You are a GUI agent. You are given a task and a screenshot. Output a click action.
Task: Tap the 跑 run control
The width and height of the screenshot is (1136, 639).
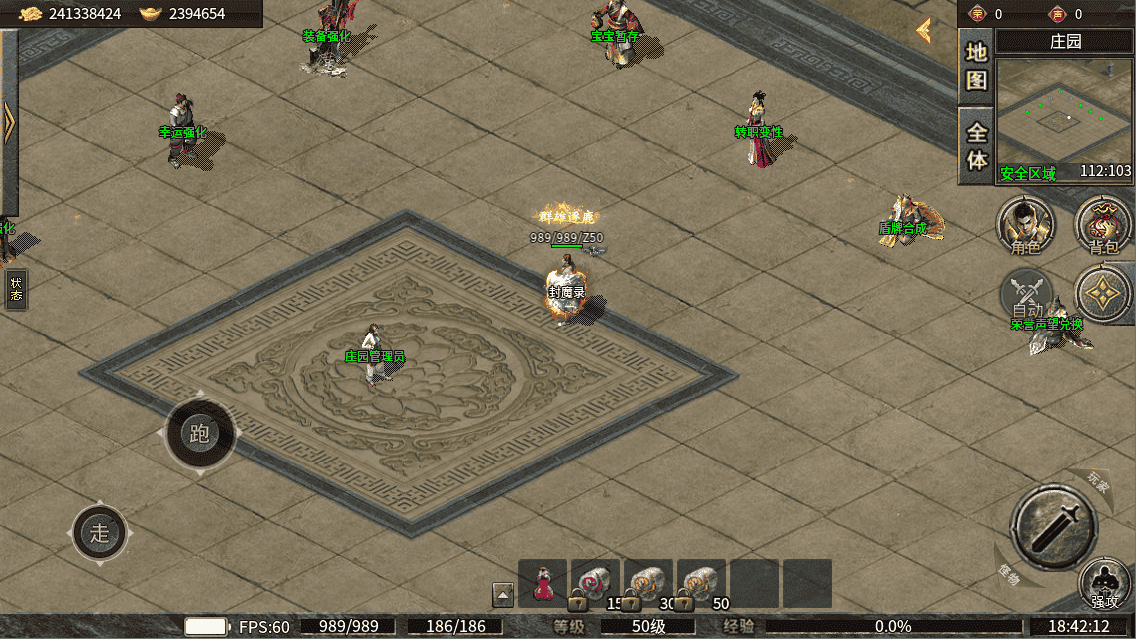[200, 433]
